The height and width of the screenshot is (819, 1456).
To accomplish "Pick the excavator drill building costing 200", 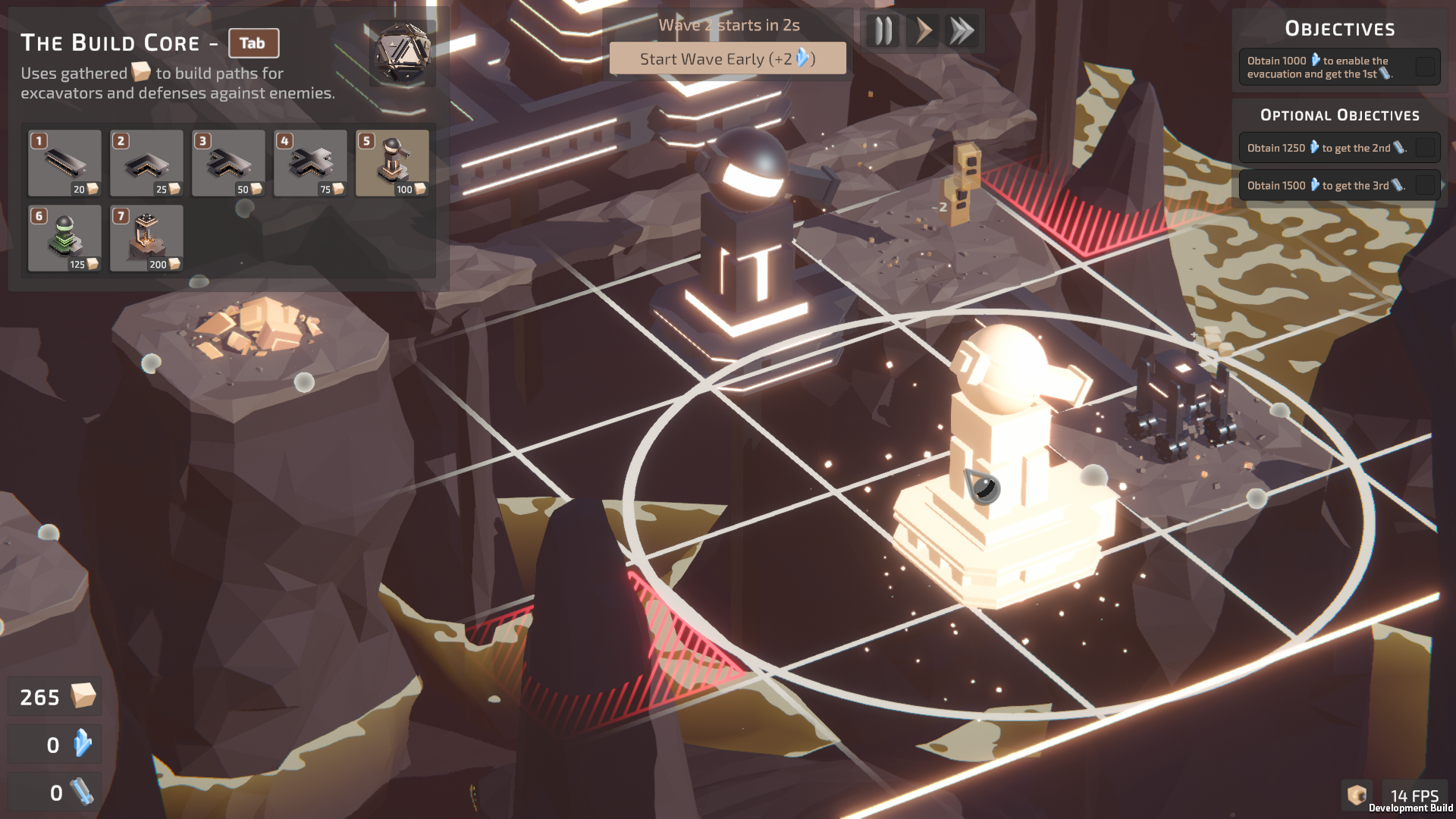I will click(146, 238).
